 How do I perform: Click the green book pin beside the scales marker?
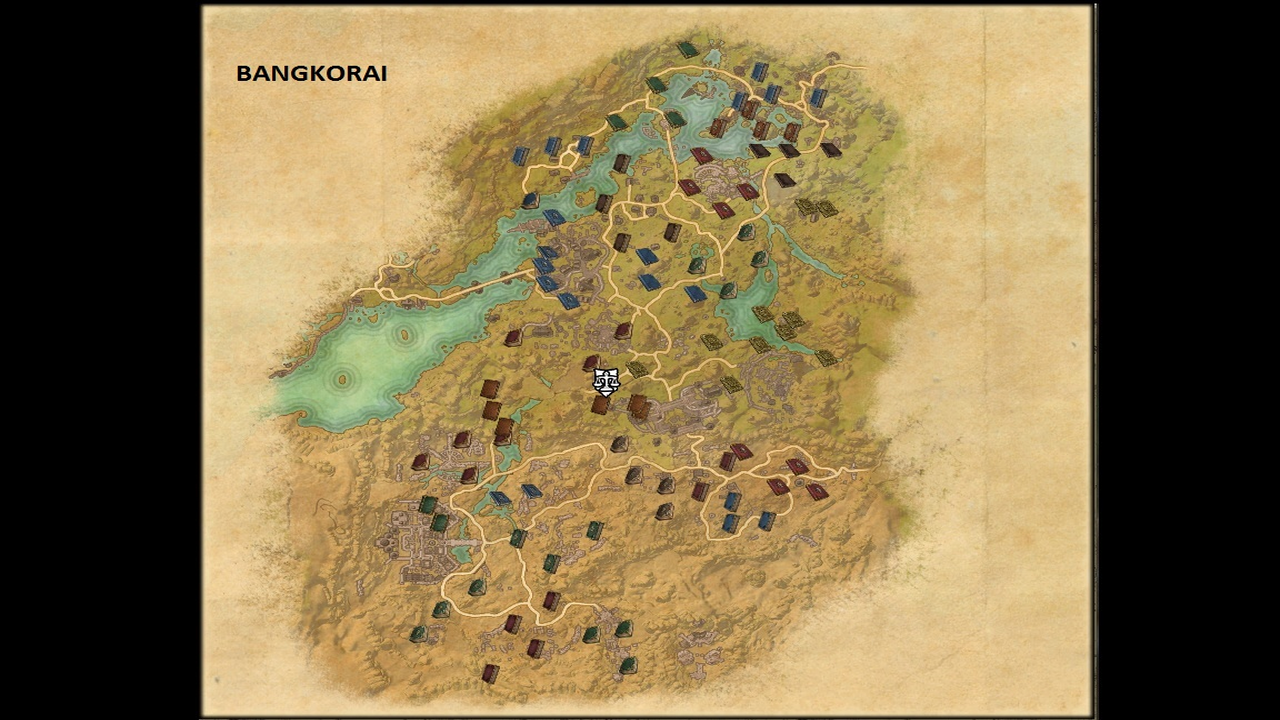click(637, 368)
